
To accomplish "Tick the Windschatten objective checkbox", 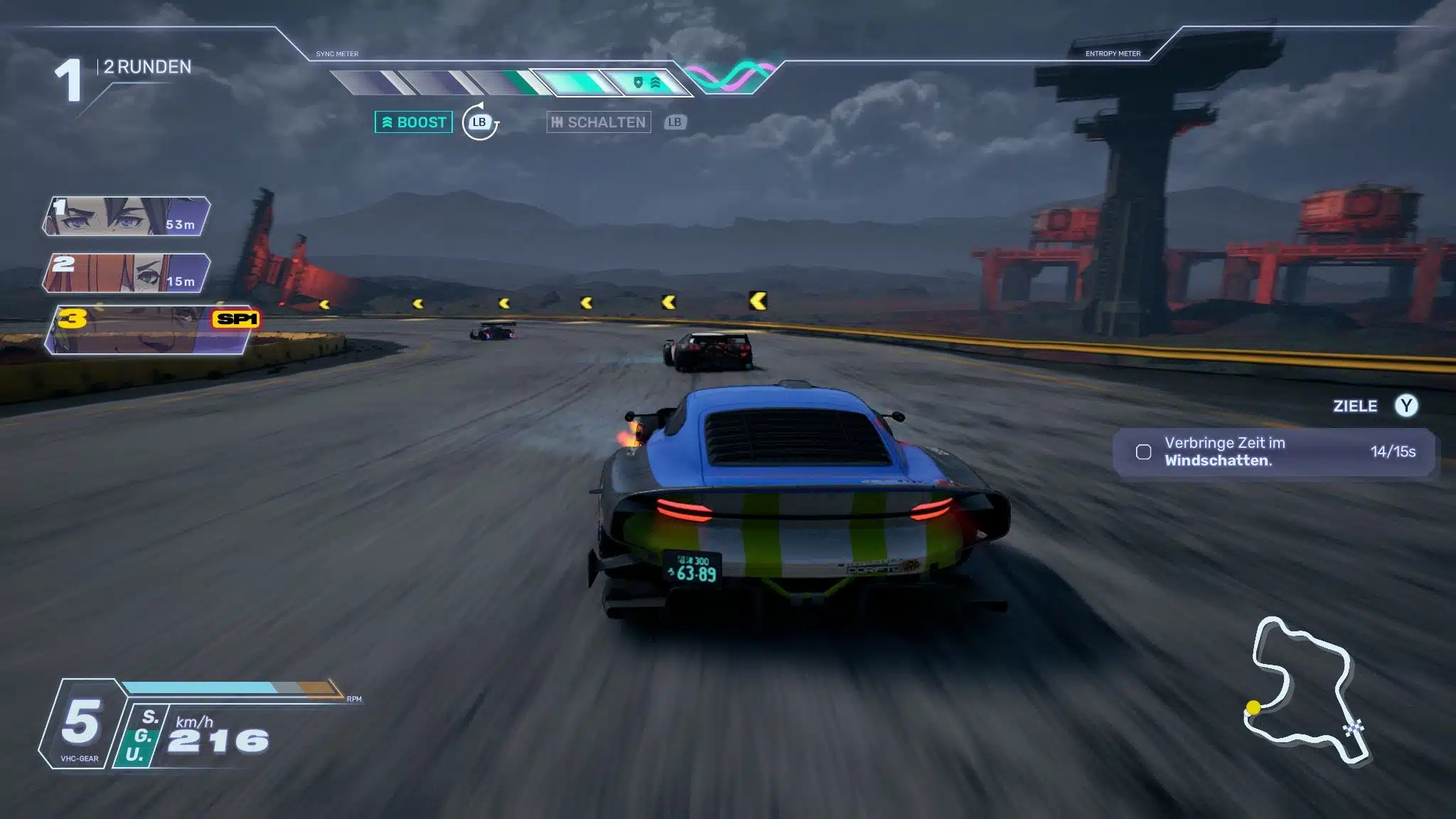I will pos(1143,452).
